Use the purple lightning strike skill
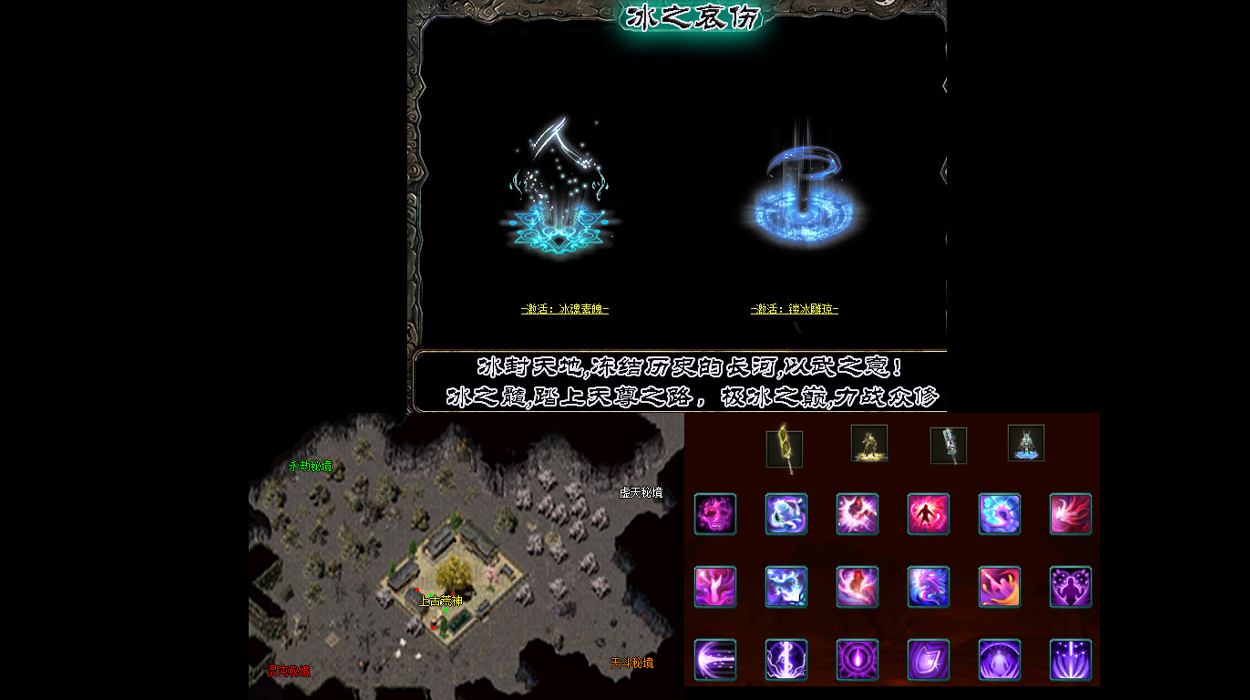The width and height of the screenshot is (1250, 700). tap(786, 660)
